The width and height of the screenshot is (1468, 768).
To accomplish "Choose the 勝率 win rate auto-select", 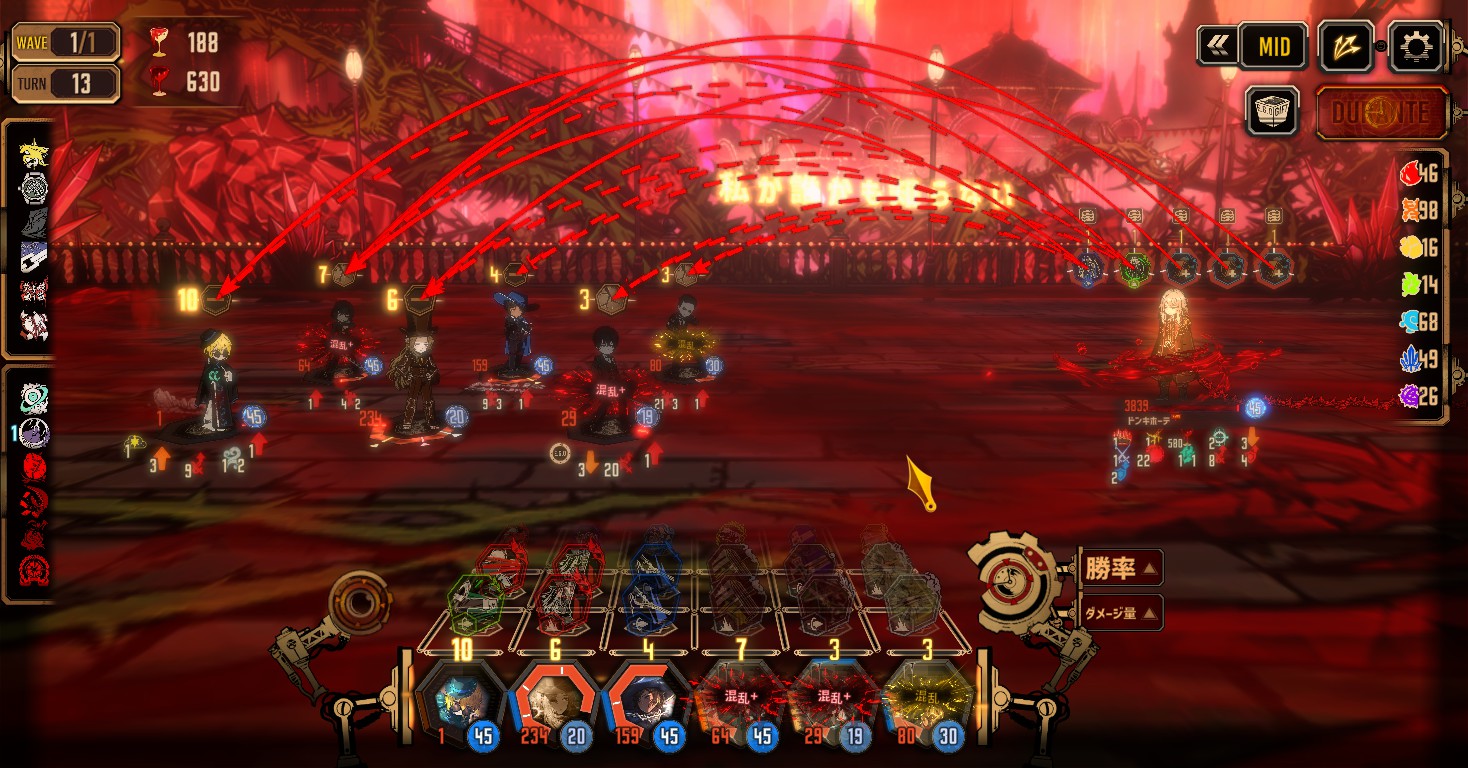I will click(x=1121, y=569).
